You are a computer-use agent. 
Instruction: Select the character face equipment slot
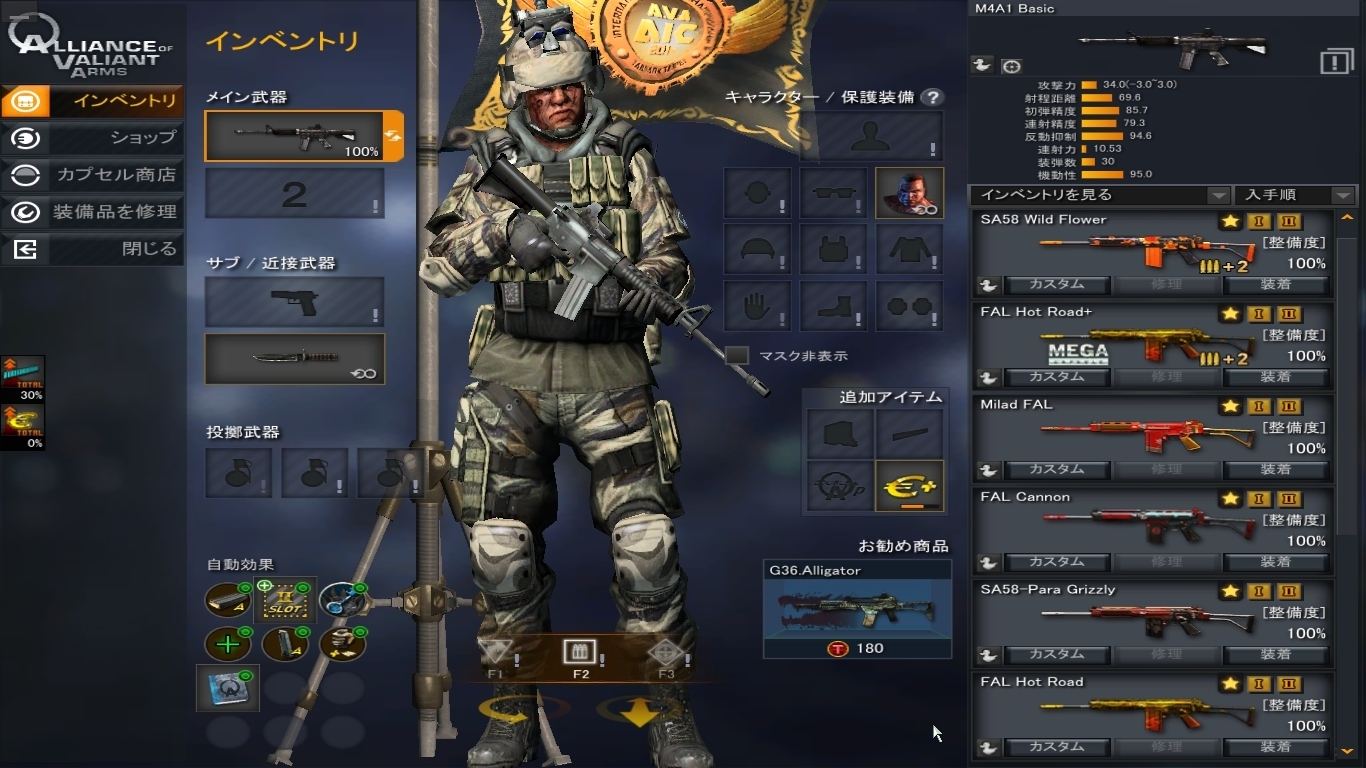909,193
